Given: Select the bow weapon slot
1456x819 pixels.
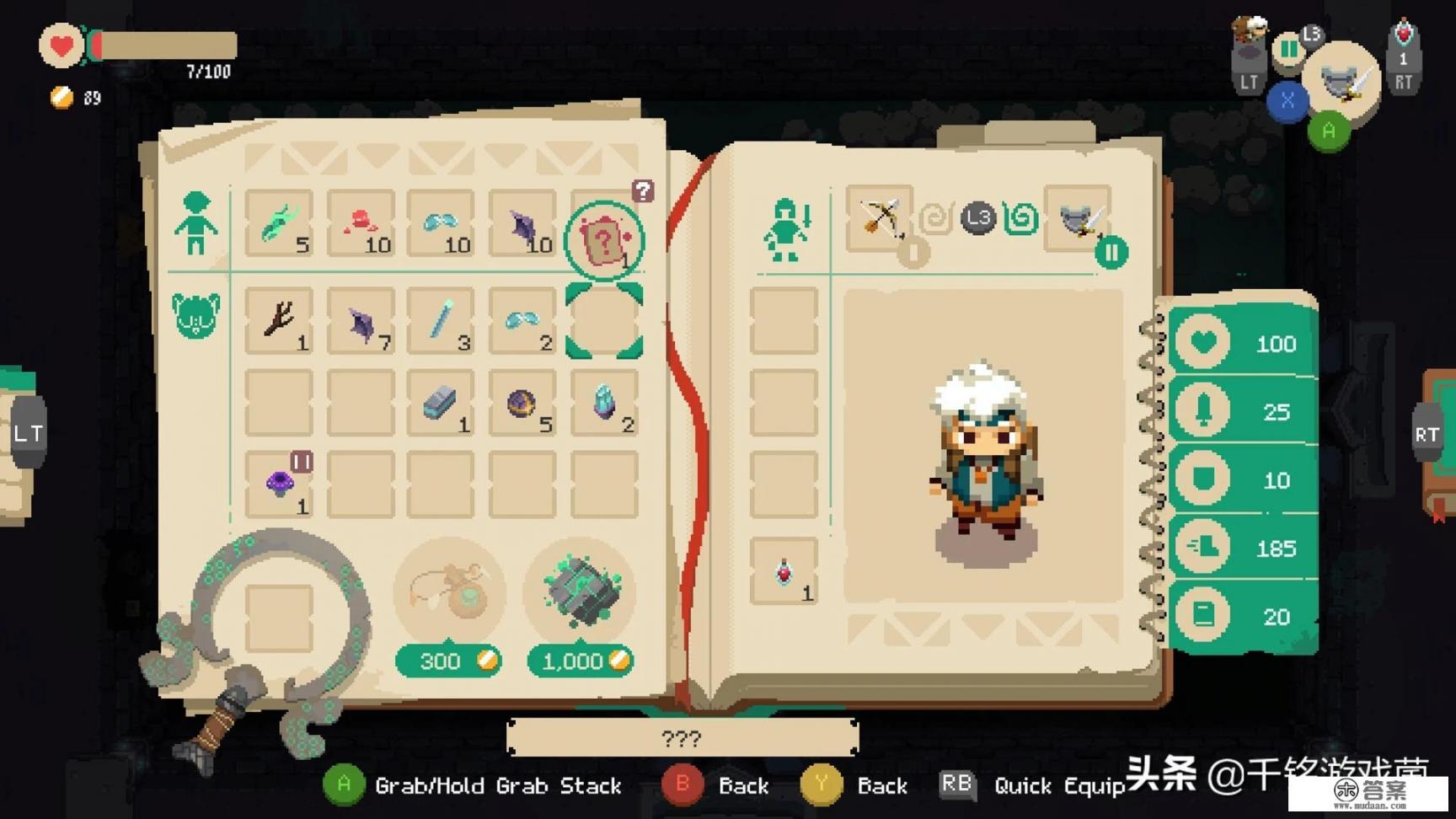Looking at the screenshot, I should click(880, 218).
